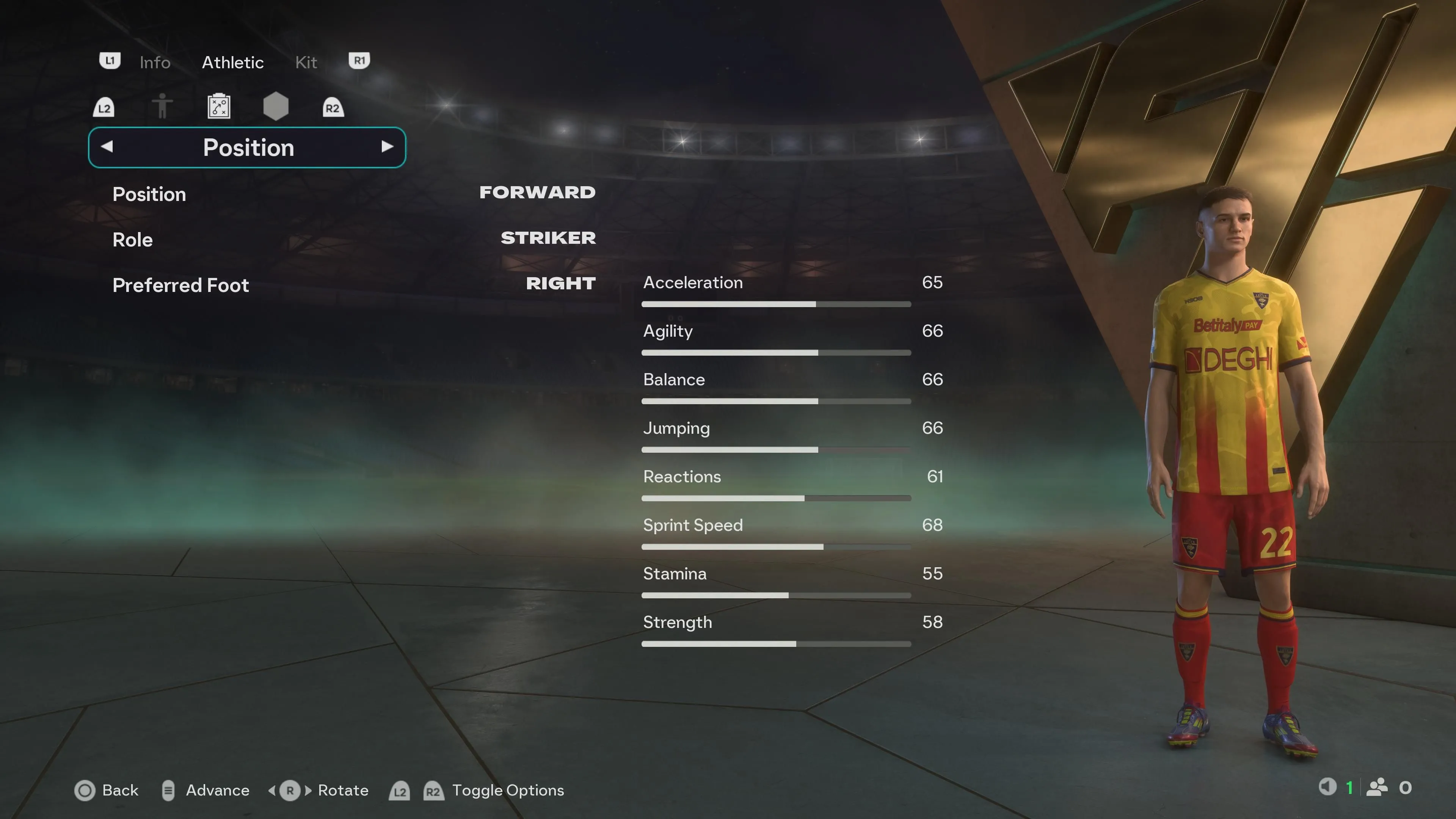Open the hexagon attributes category icon
The width and height of the screenshot is (1456, 819).
click(x=276, y=106)
